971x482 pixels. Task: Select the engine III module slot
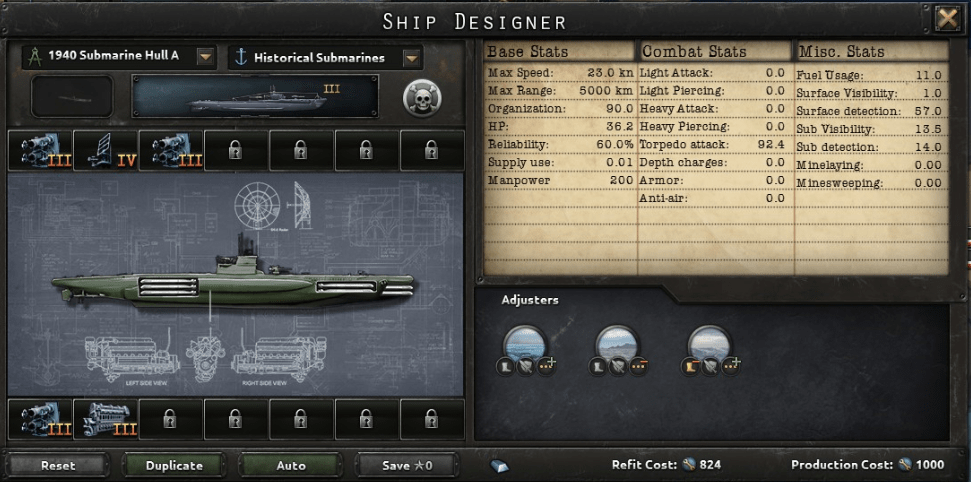pyautogui.click(x=105, y=418)
